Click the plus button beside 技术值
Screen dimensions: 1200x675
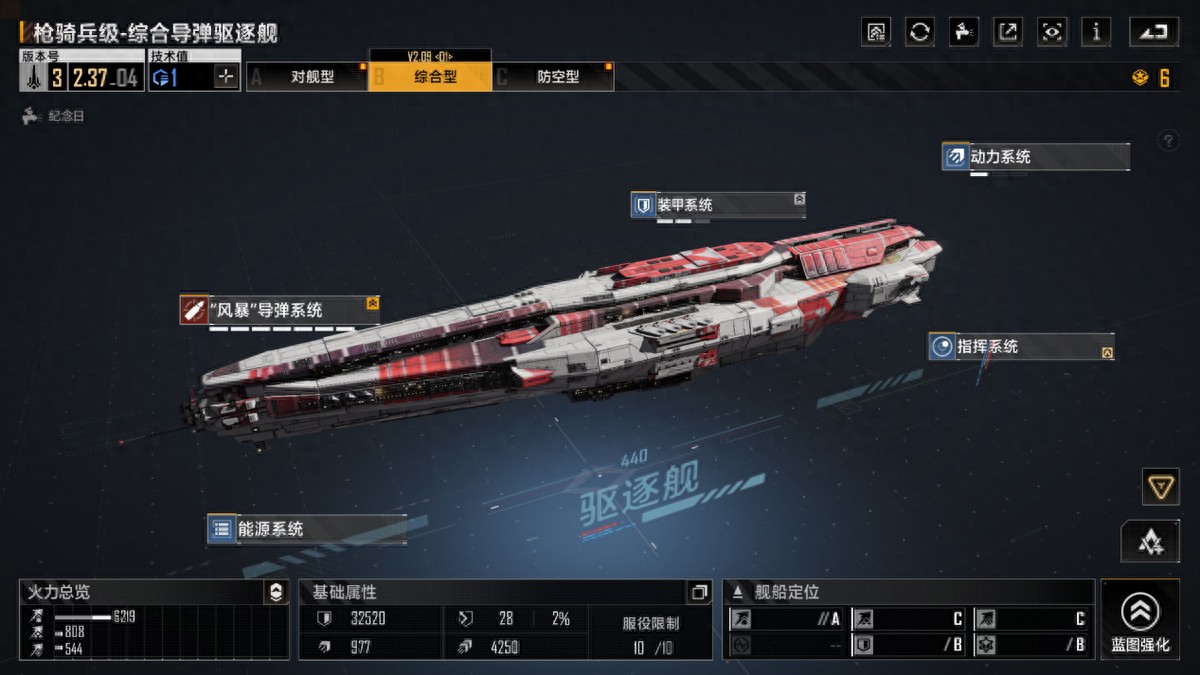(x=226, y=77)
